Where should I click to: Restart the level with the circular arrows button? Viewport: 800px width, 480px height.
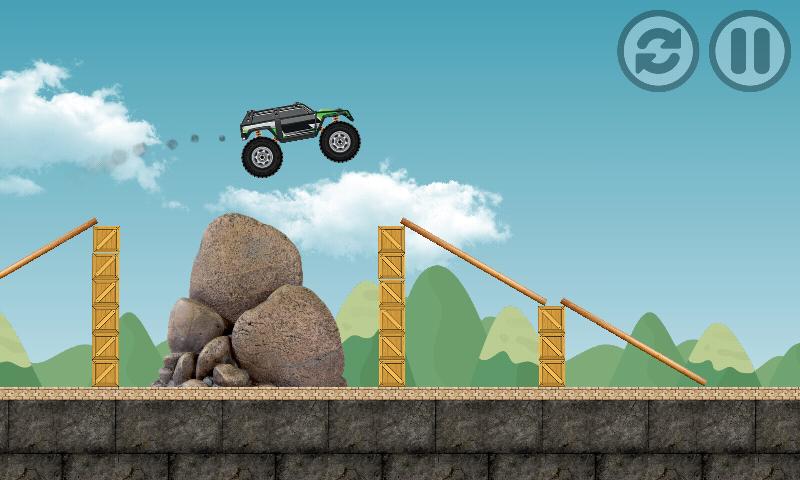[x=657, y=51]
